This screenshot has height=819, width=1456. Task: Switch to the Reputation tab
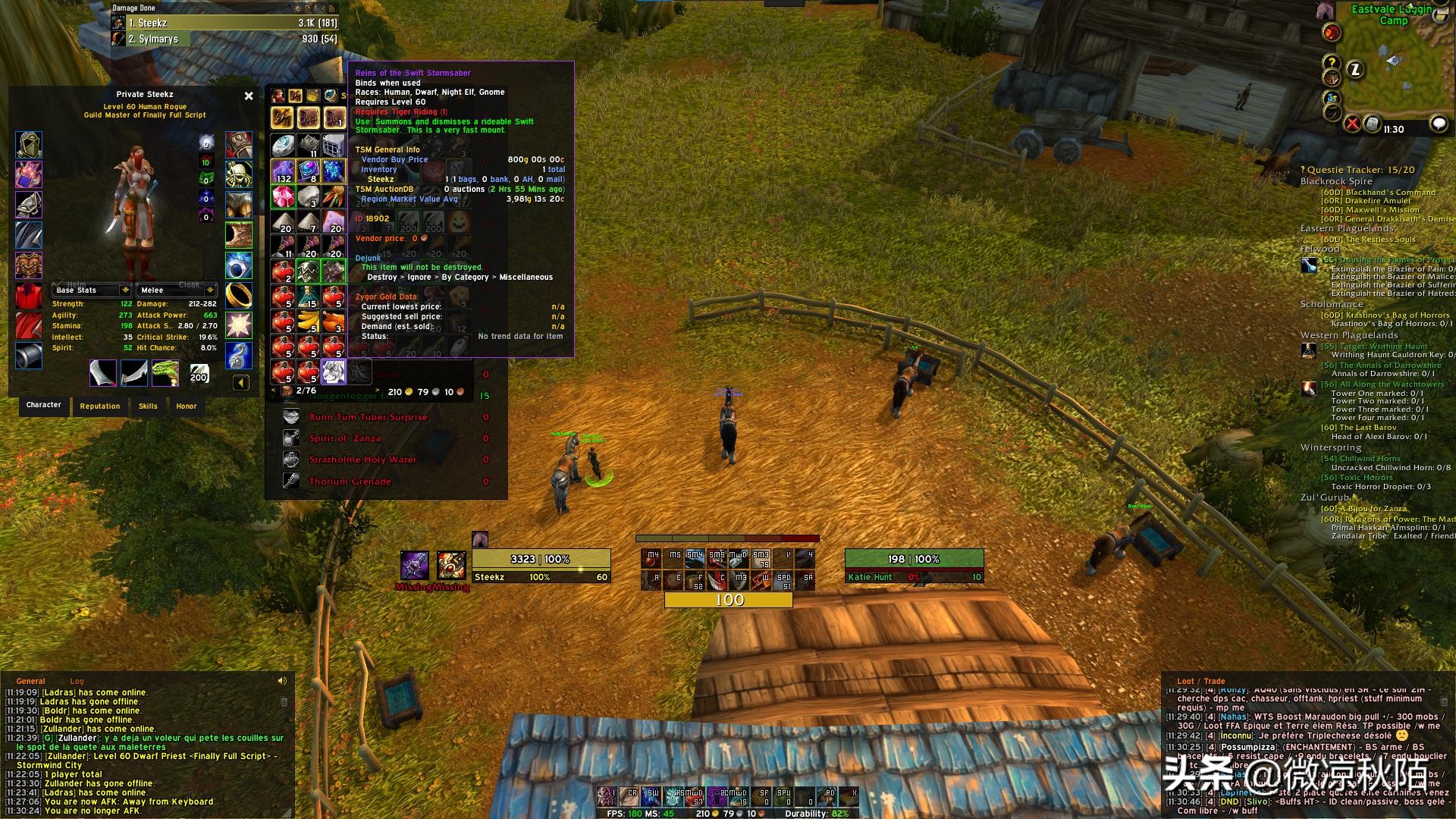(x=100, y=406)
